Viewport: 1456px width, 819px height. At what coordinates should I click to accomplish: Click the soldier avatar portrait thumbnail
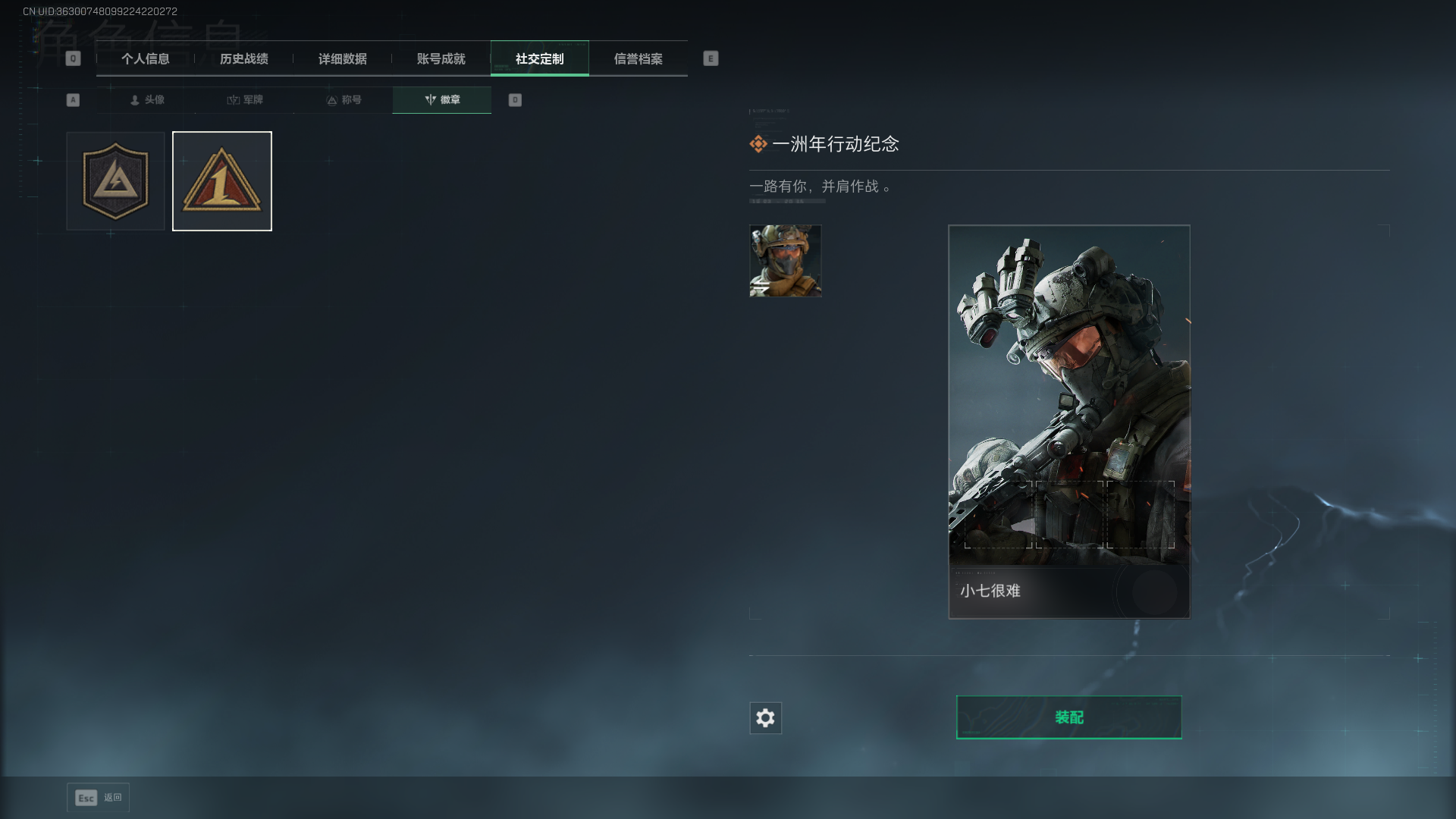tap(785, 261)
